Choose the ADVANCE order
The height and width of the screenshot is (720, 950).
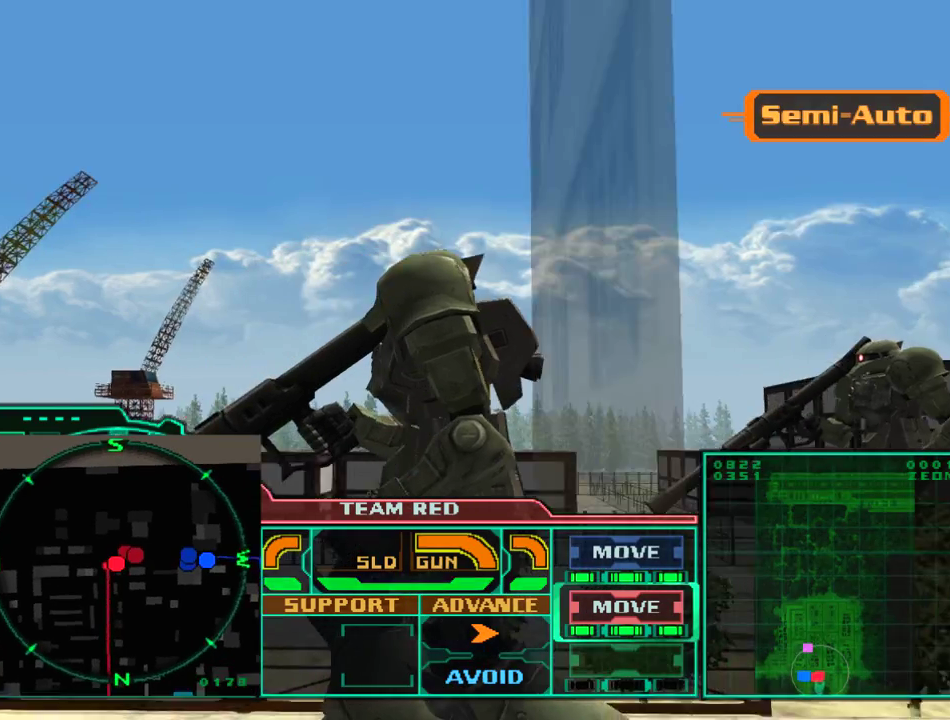pyautogui.click(x=485, y=605)
